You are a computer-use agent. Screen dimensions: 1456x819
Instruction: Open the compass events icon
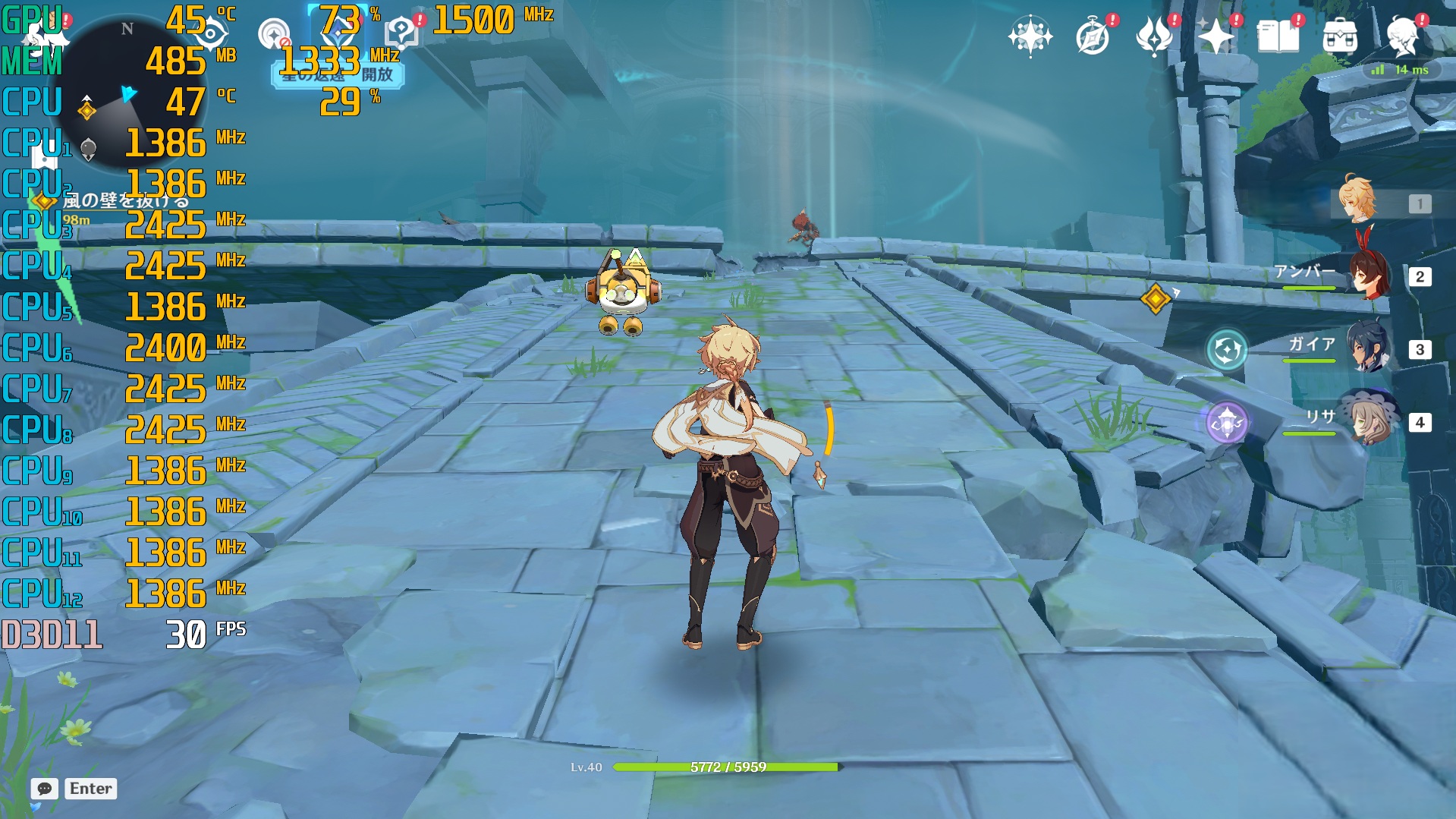(x=1093, y=36)
